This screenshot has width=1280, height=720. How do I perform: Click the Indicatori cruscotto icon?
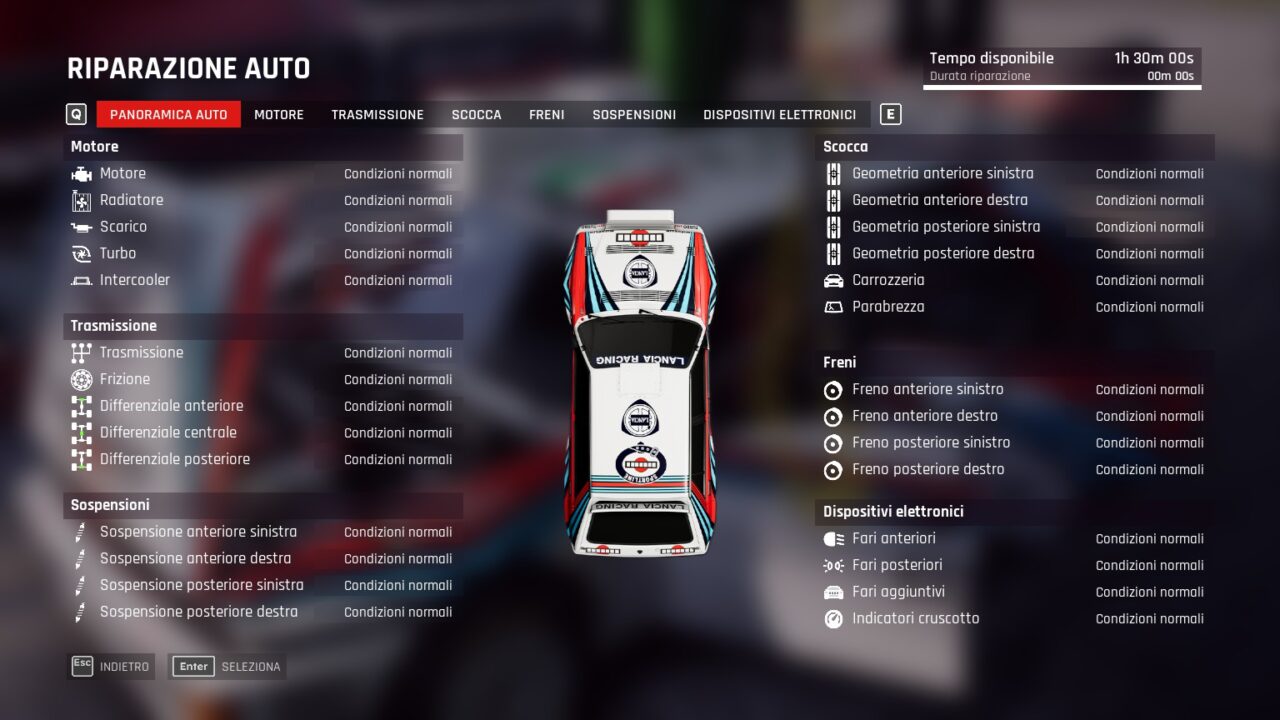[836, 618]
